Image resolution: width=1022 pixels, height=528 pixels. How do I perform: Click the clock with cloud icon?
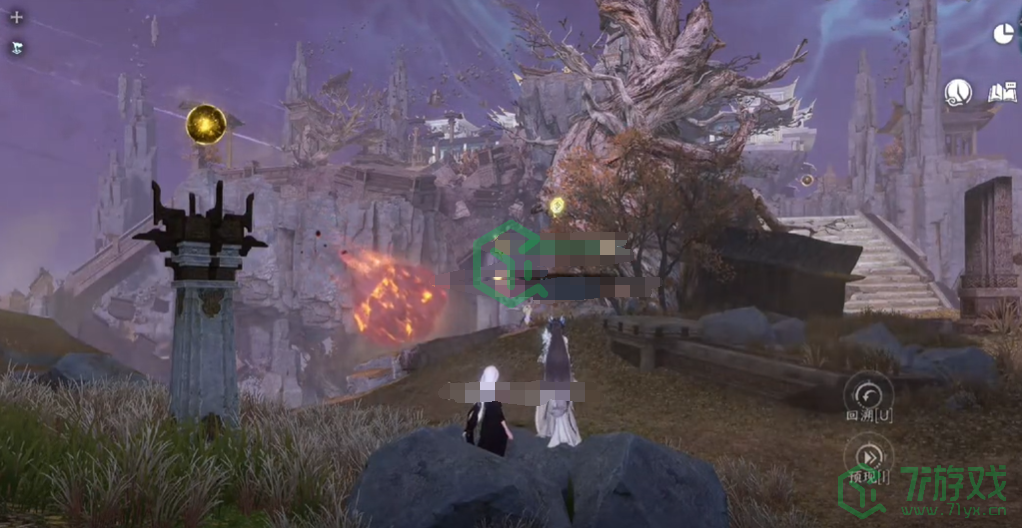[958, 93]
